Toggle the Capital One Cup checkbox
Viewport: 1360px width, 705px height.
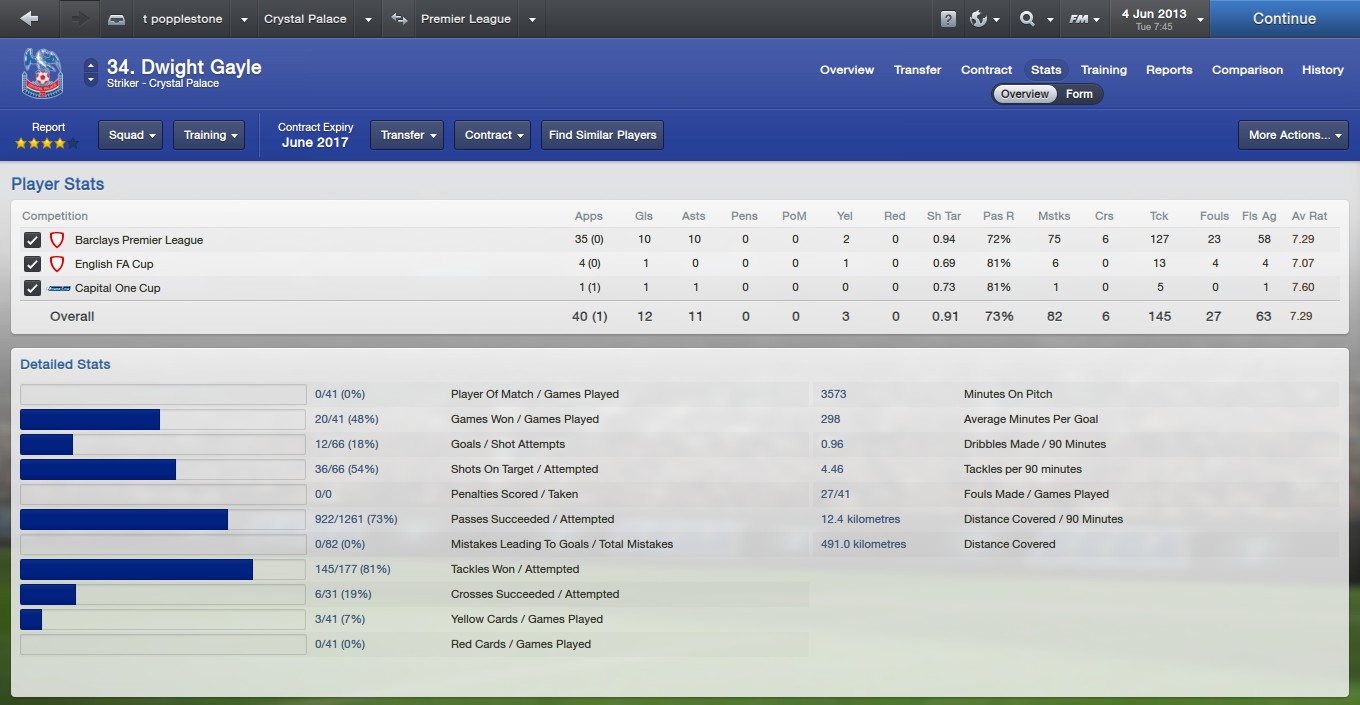click(32, 288)
